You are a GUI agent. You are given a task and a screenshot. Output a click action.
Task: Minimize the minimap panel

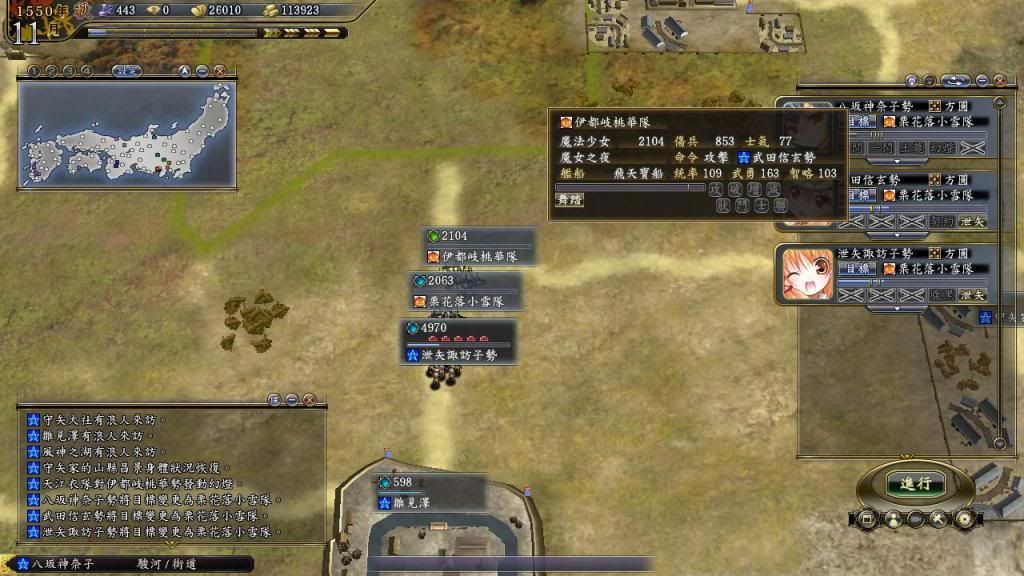202,71
